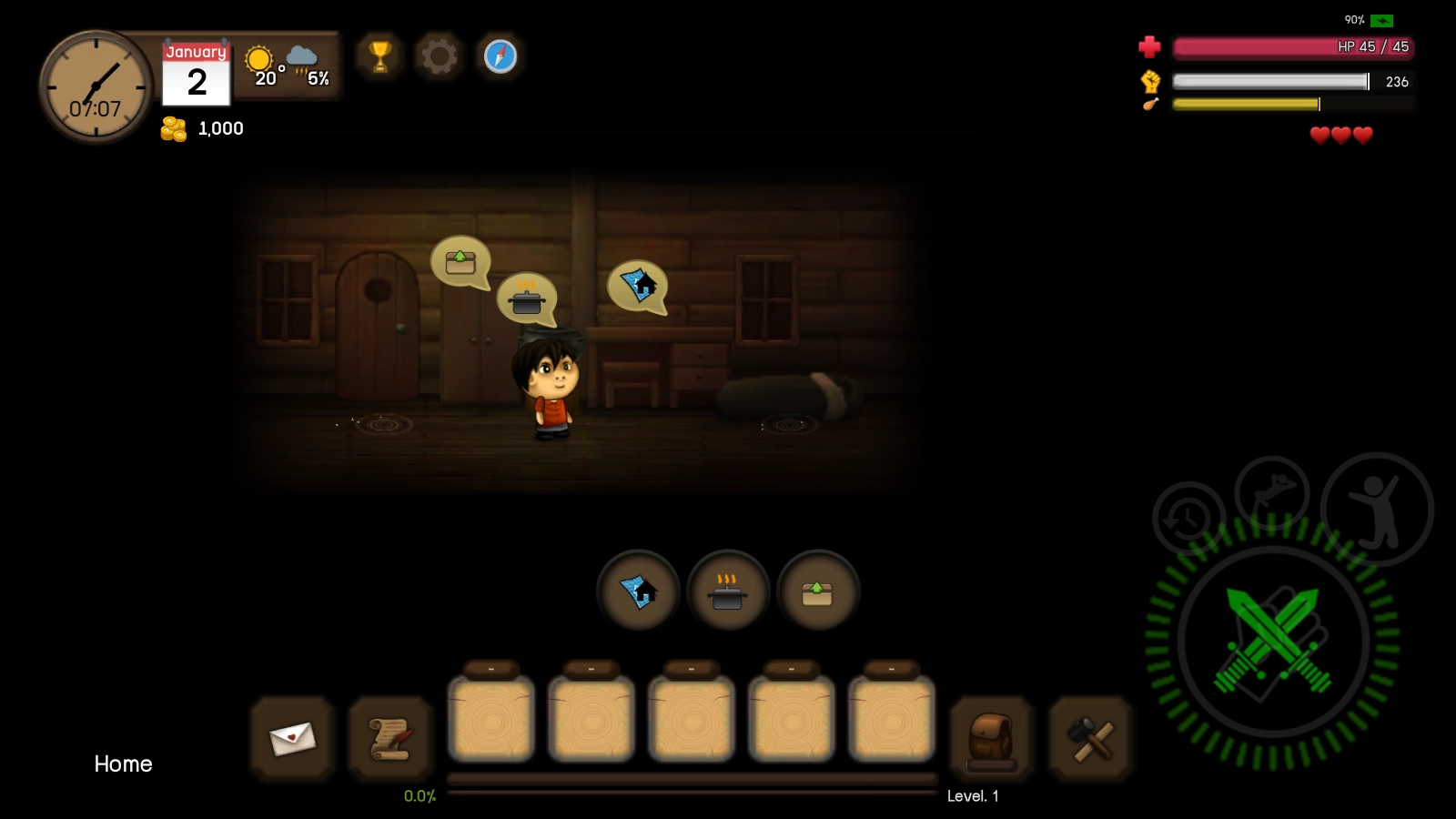This screenshot has width=1456, height=819.
Task: Open the compass map
Action: click(x=500, y=56)
